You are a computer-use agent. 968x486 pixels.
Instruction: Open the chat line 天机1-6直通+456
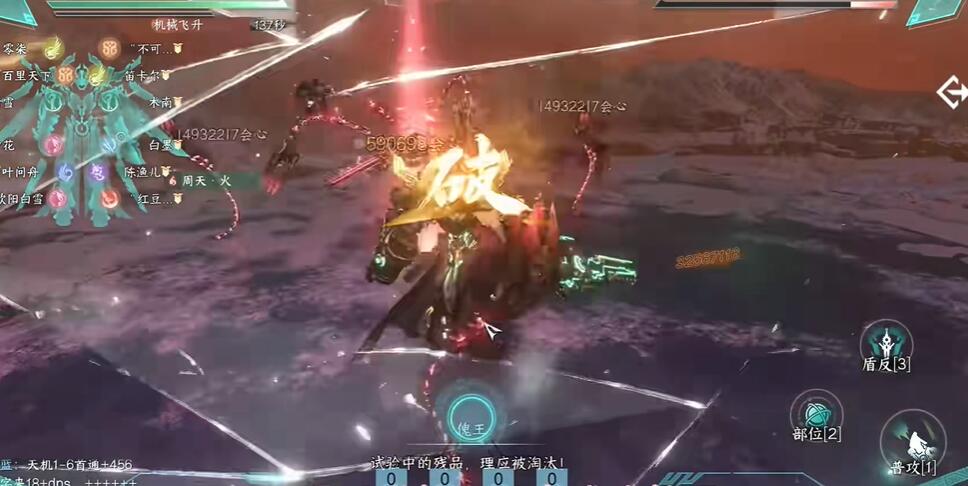click(x=74, y=464)
